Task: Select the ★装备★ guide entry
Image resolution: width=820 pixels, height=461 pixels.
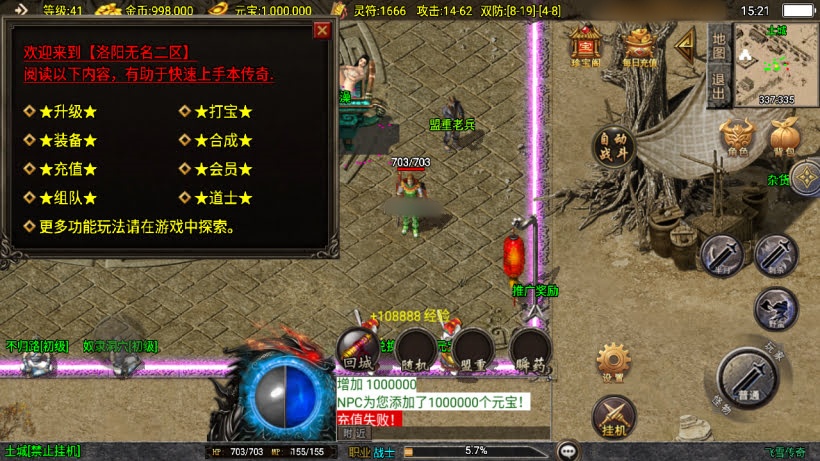Action: (68, 141)
